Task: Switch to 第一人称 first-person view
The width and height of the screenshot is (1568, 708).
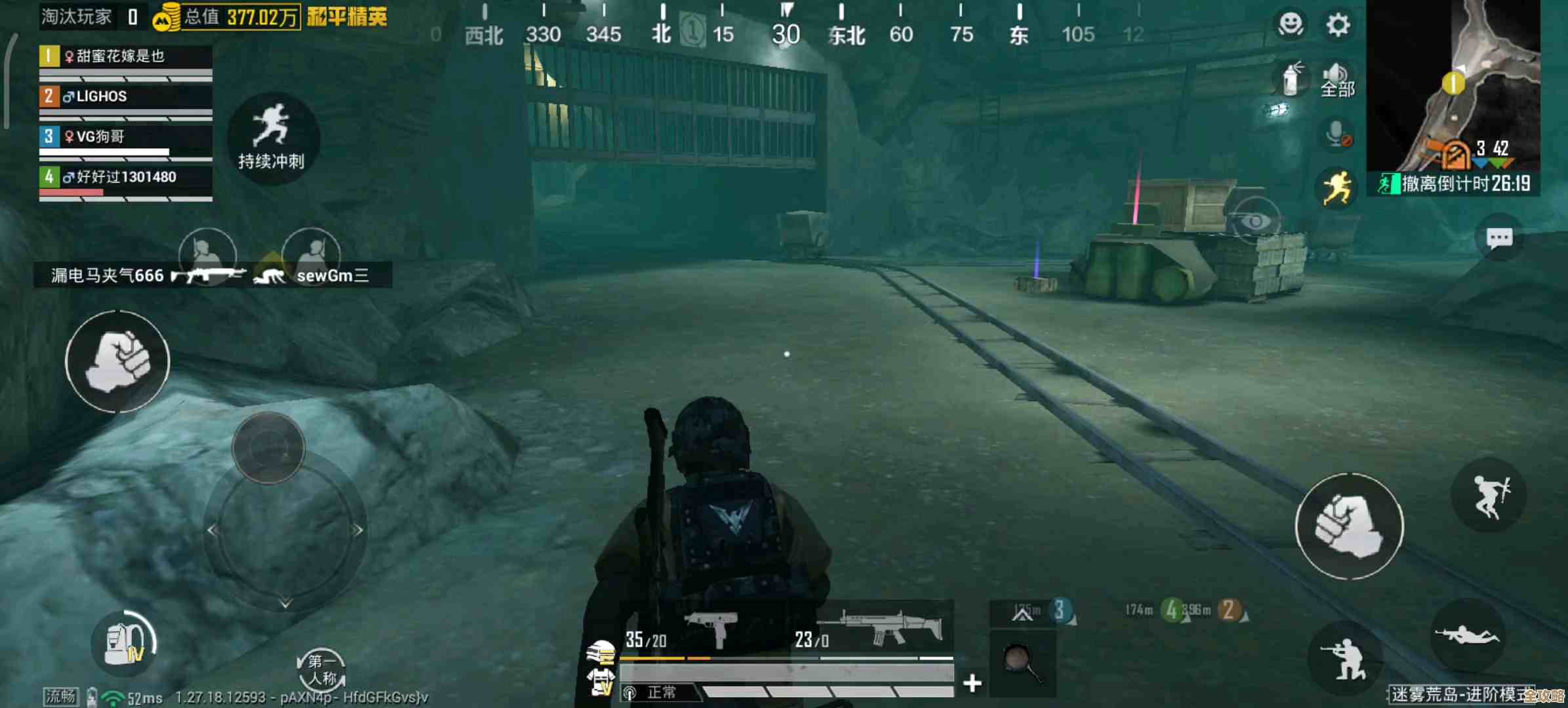Action: click(x=321, y=667)
